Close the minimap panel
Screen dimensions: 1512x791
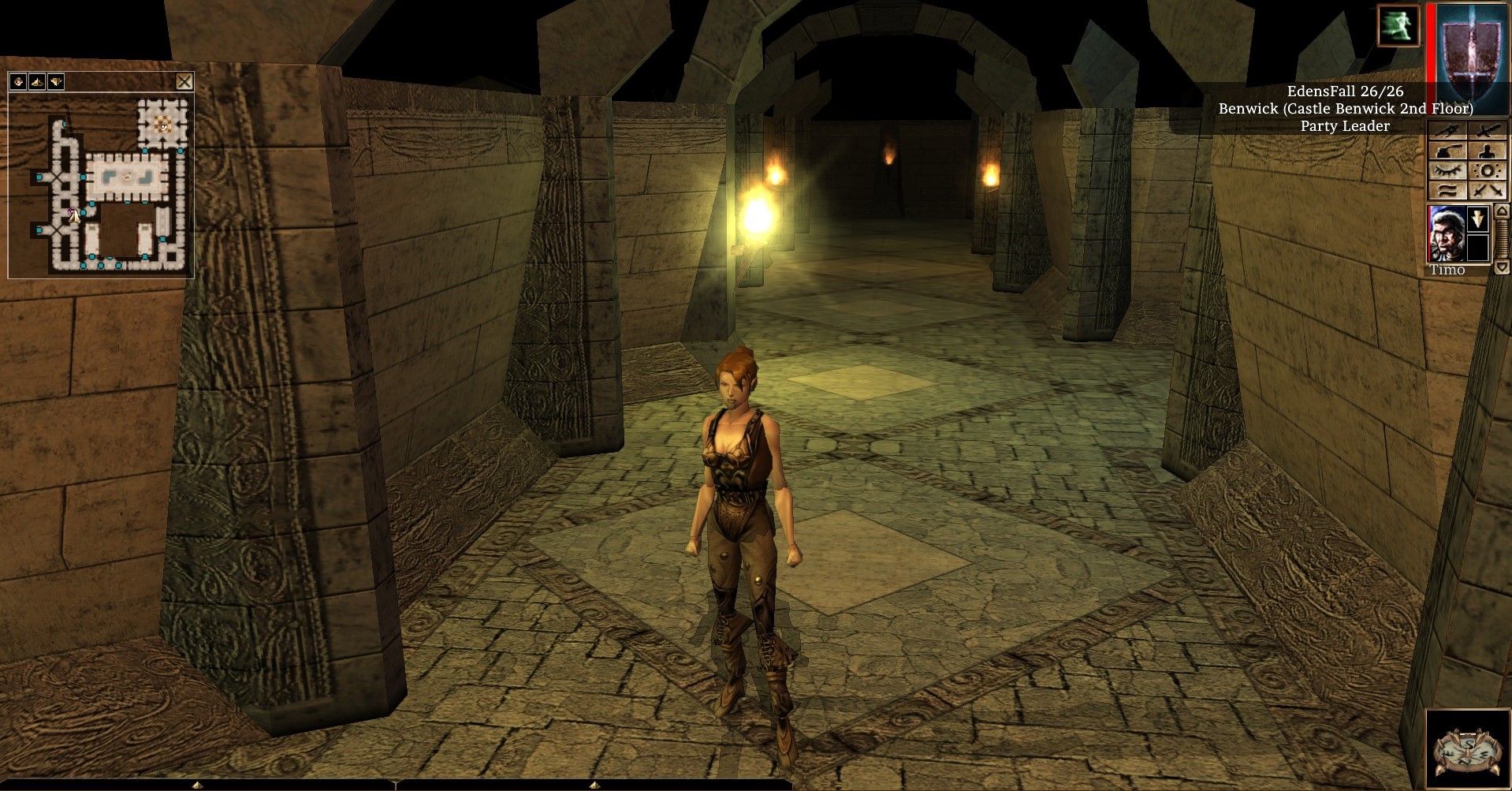184,81
